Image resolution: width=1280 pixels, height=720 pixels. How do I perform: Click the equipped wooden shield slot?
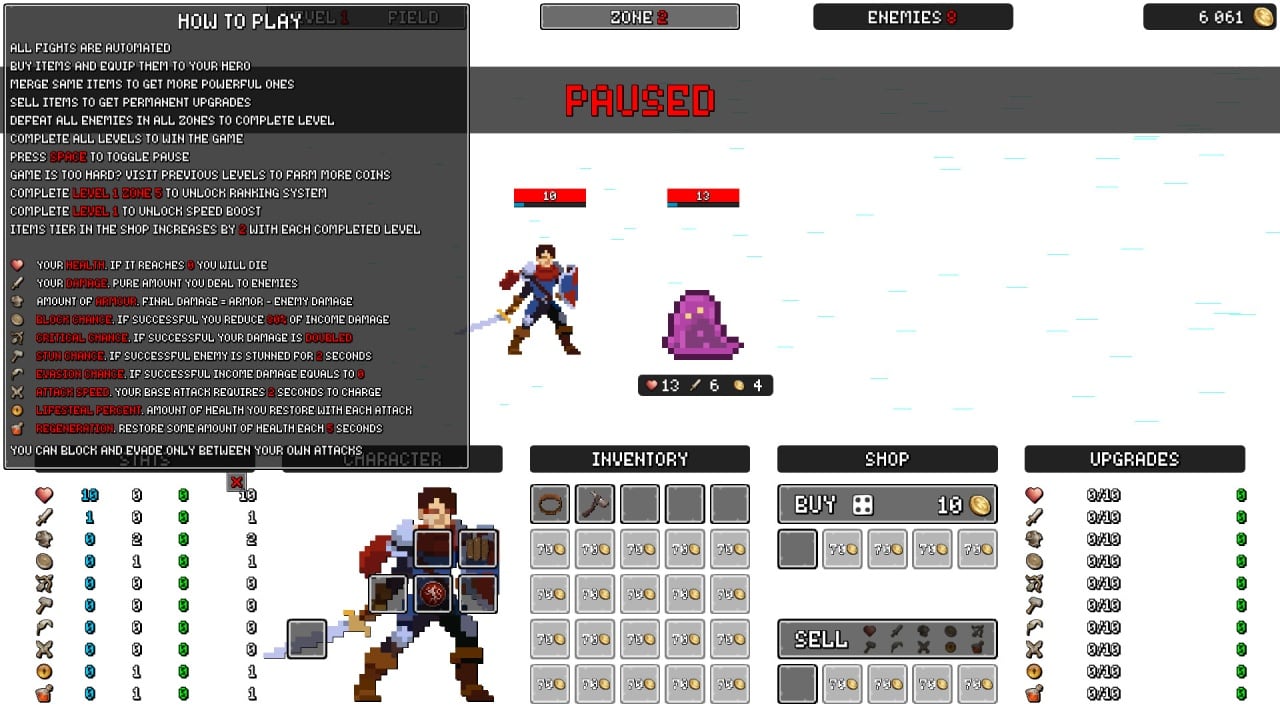point(478,549)
